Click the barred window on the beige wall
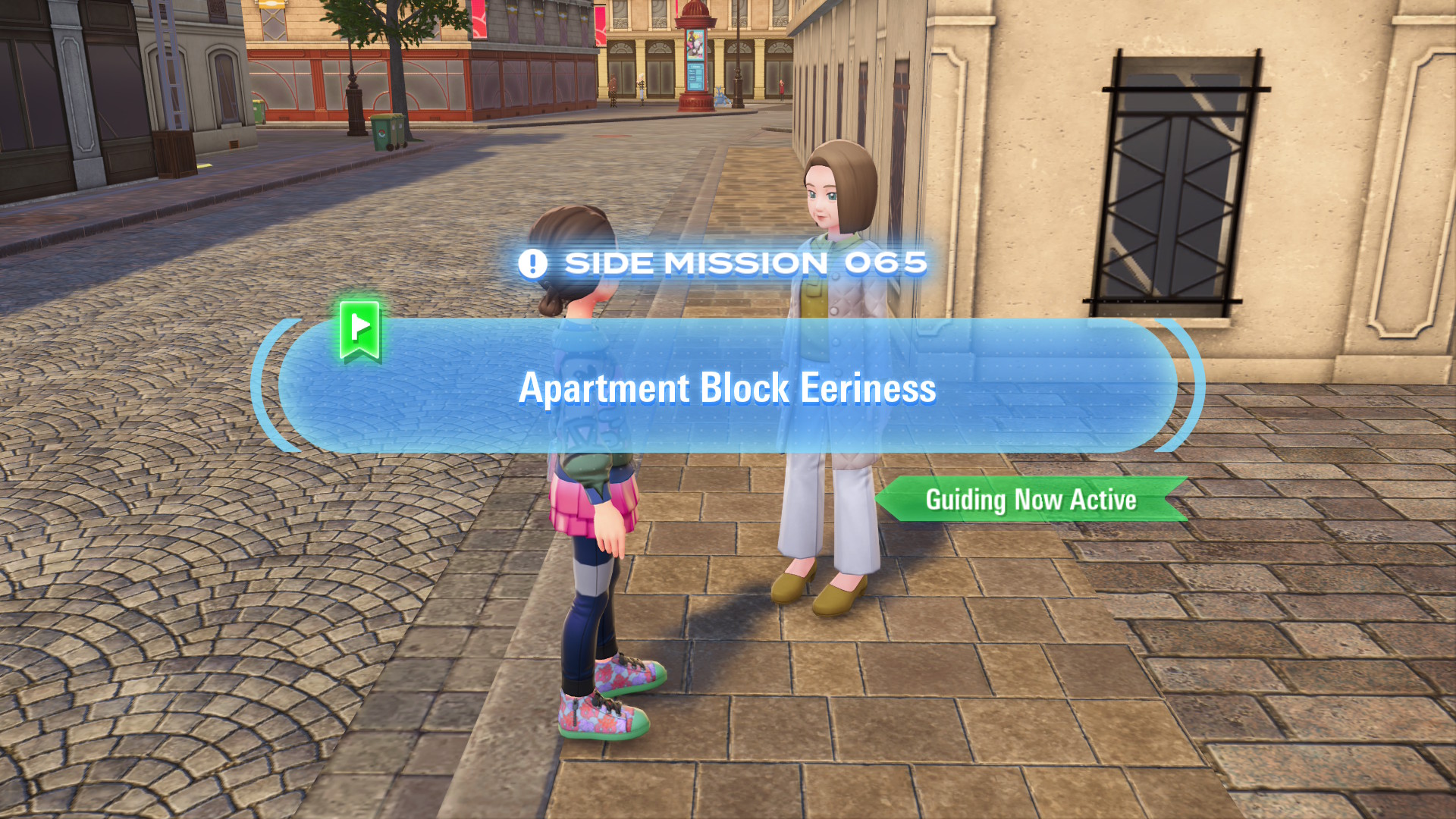Image resolution: width=1456 pixels, height=819 pixels. pyautogui.click(x=1179, y=182)
